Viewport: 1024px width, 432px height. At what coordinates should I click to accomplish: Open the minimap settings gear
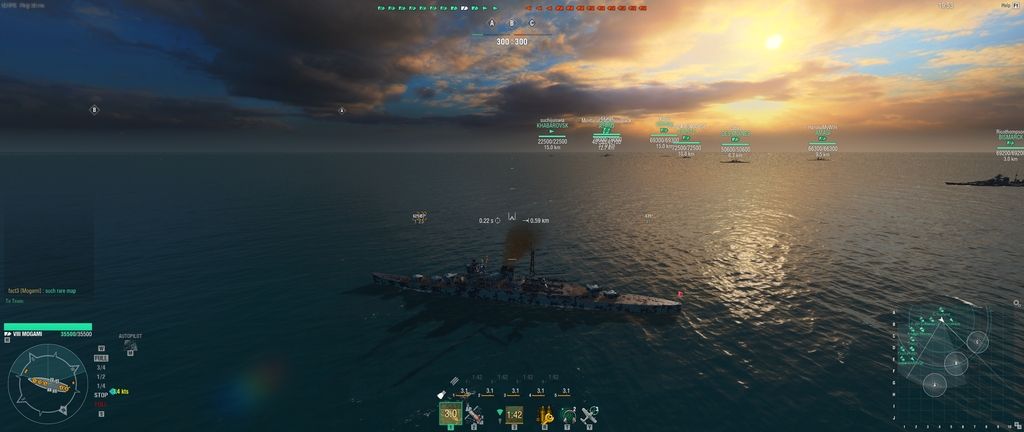pos(1016,303)
